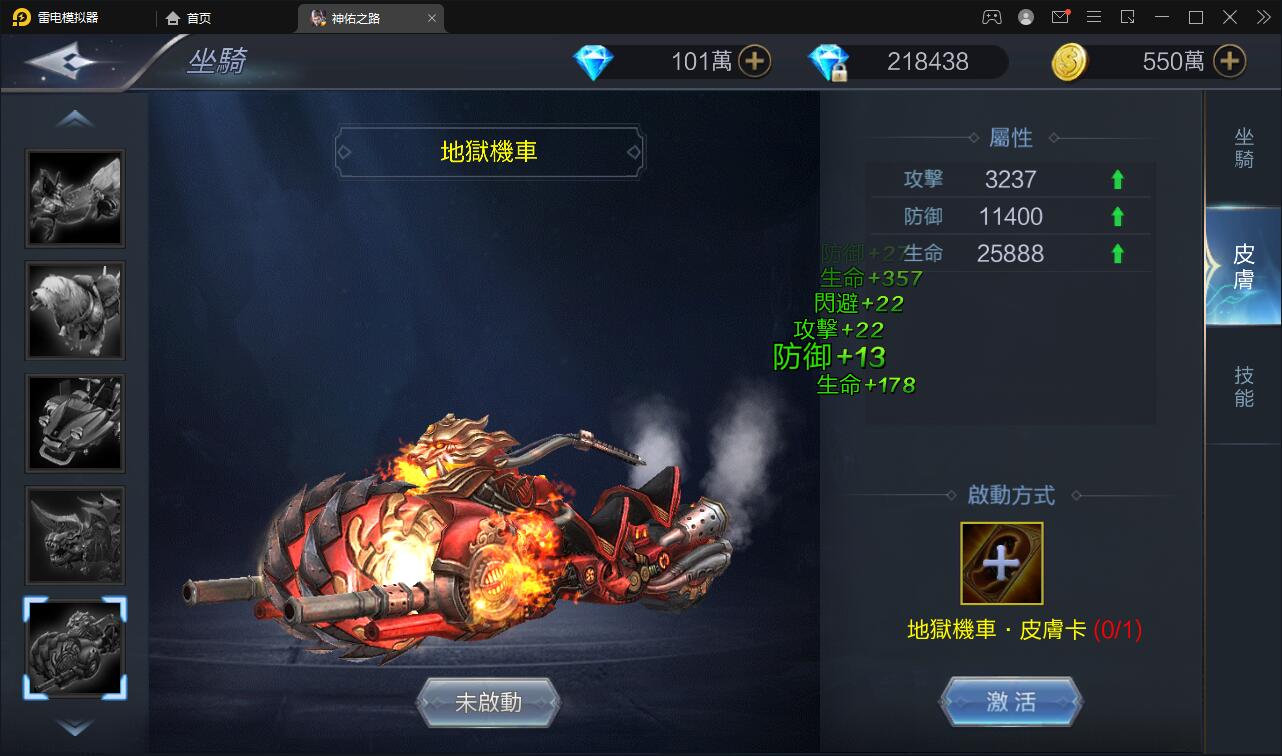Open the diamond top-up with plus icon
Viewport: 1282px width, 756px height.
tap(757, 61)
